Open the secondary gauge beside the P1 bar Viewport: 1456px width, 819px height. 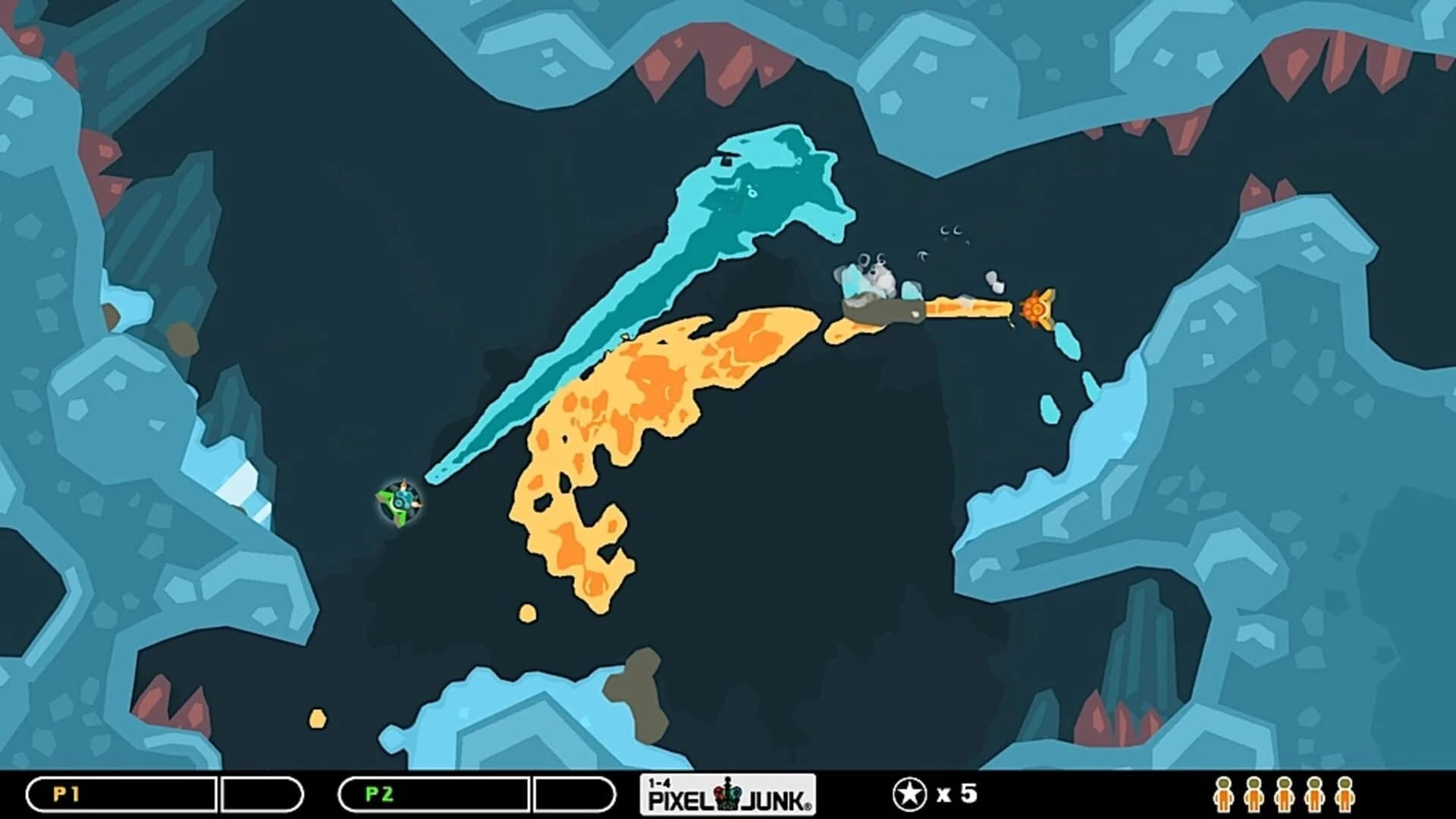point(262,794)
